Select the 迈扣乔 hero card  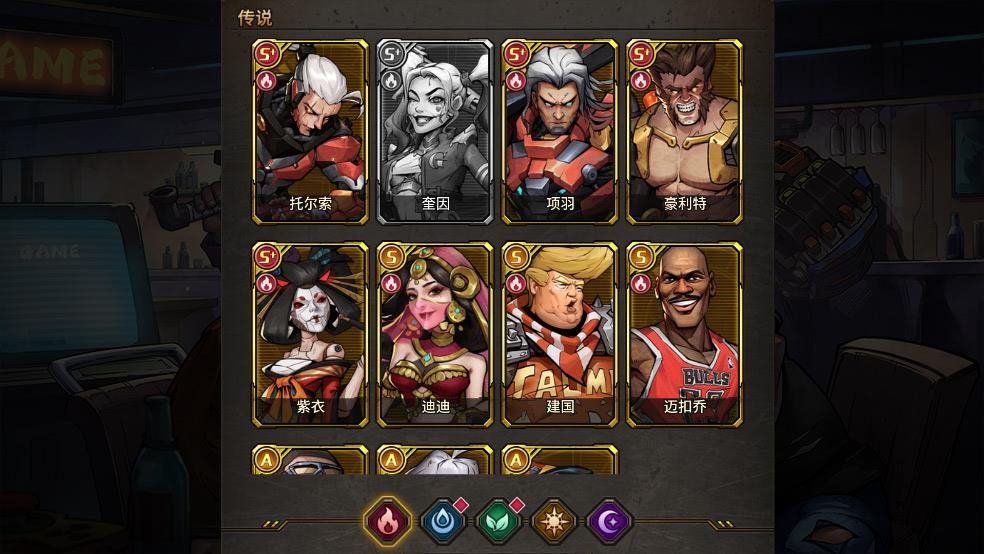(x=685, y=334)
